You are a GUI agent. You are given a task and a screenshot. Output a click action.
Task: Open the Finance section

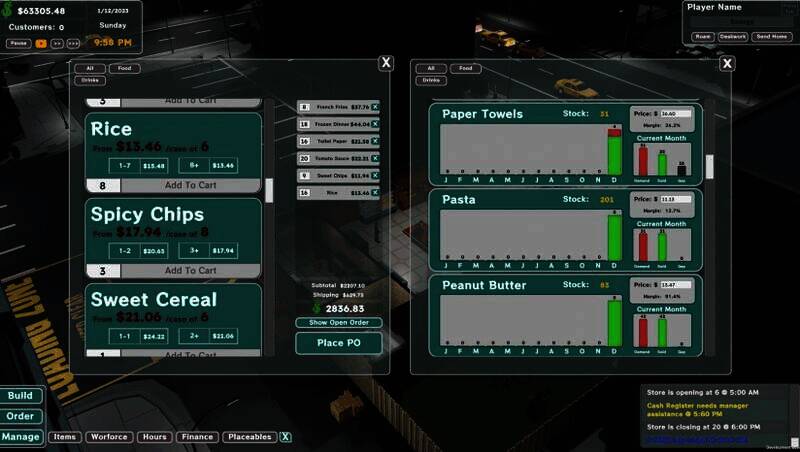pyautogui.click(x=198, y=437)
